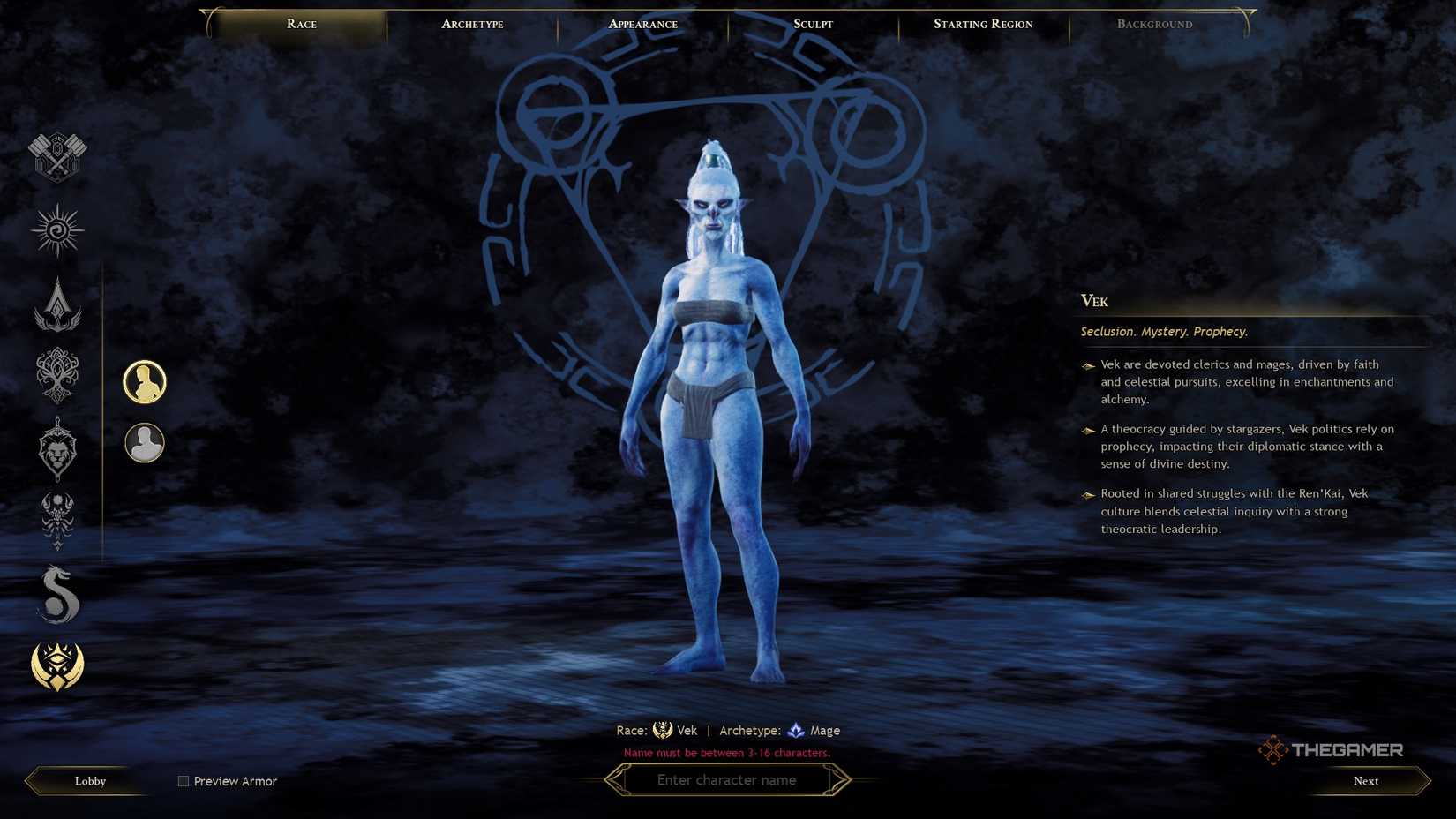Open the Archetype tab
The width and height of the screenshot is (1456, 819).
pyautogui.click(x=471, y=24)
